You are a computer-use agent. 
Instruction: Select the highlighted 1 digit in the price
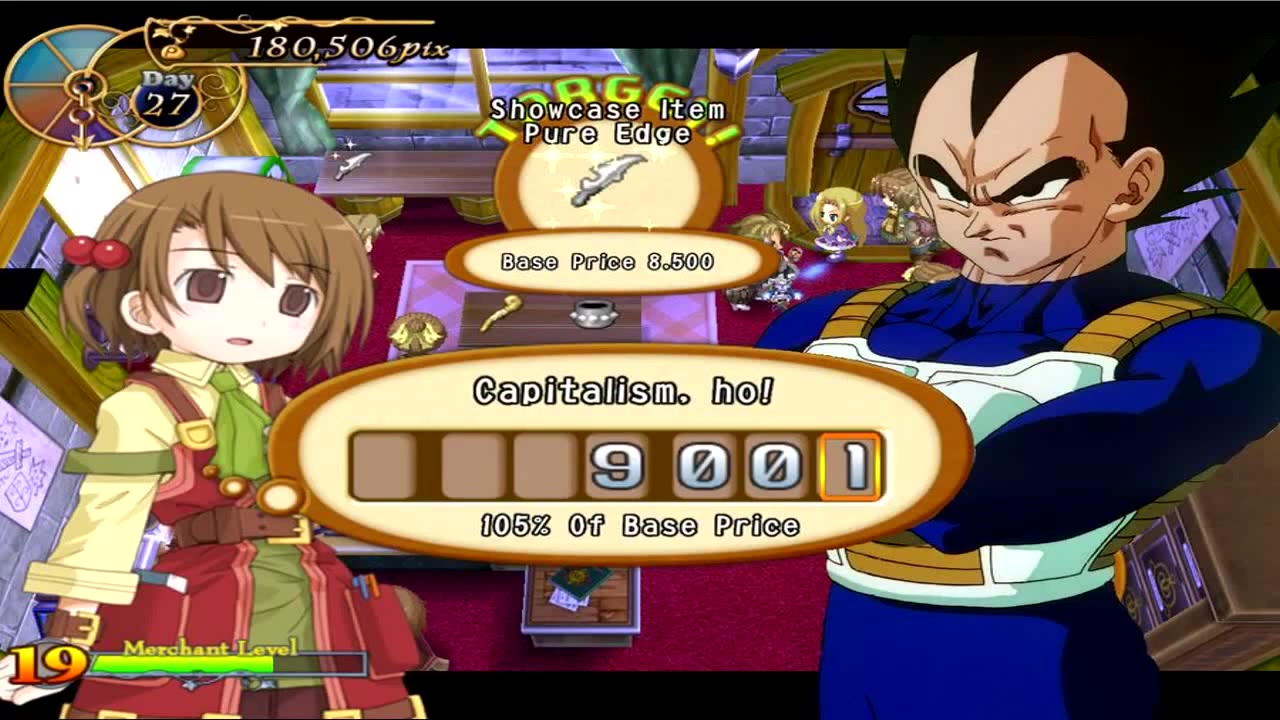(850, 466)
